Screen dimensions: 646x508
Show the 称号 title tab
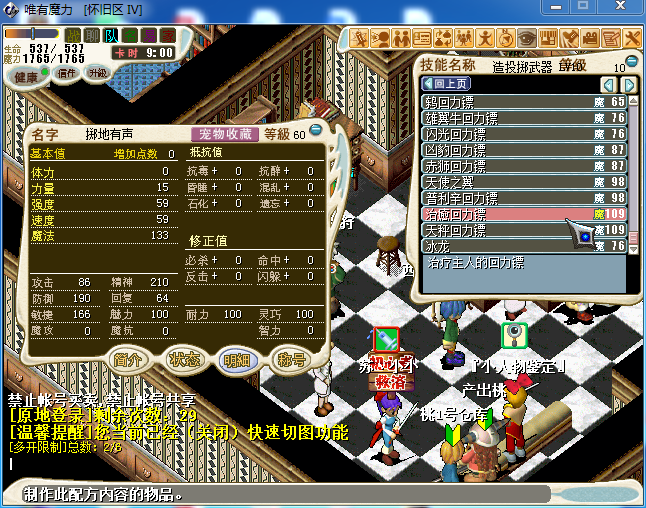click(x=291, y=359)
